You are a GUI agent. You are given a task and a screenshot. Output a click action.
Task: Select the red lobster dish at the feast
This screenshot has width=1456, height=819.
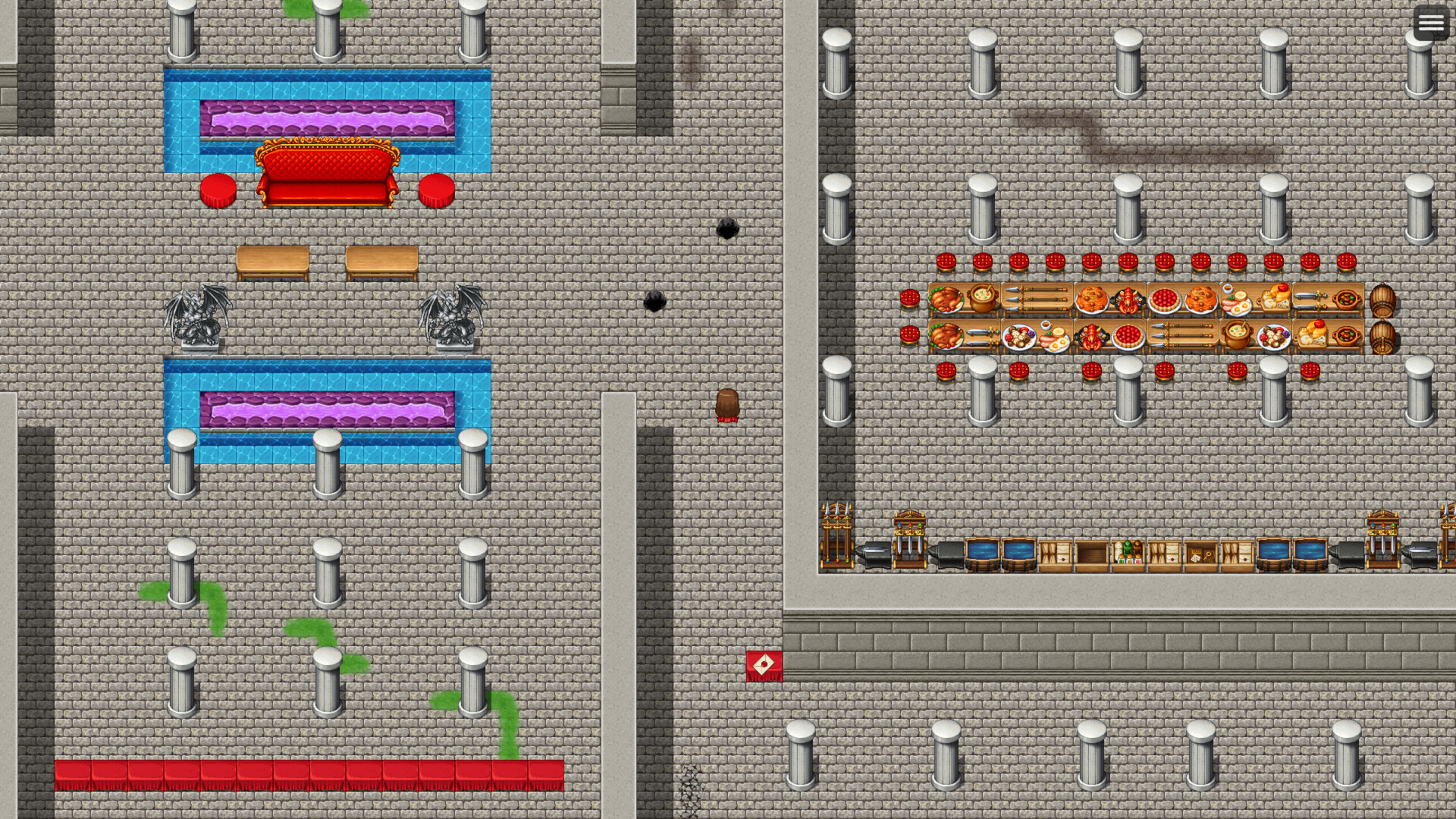click(1127, 302)
